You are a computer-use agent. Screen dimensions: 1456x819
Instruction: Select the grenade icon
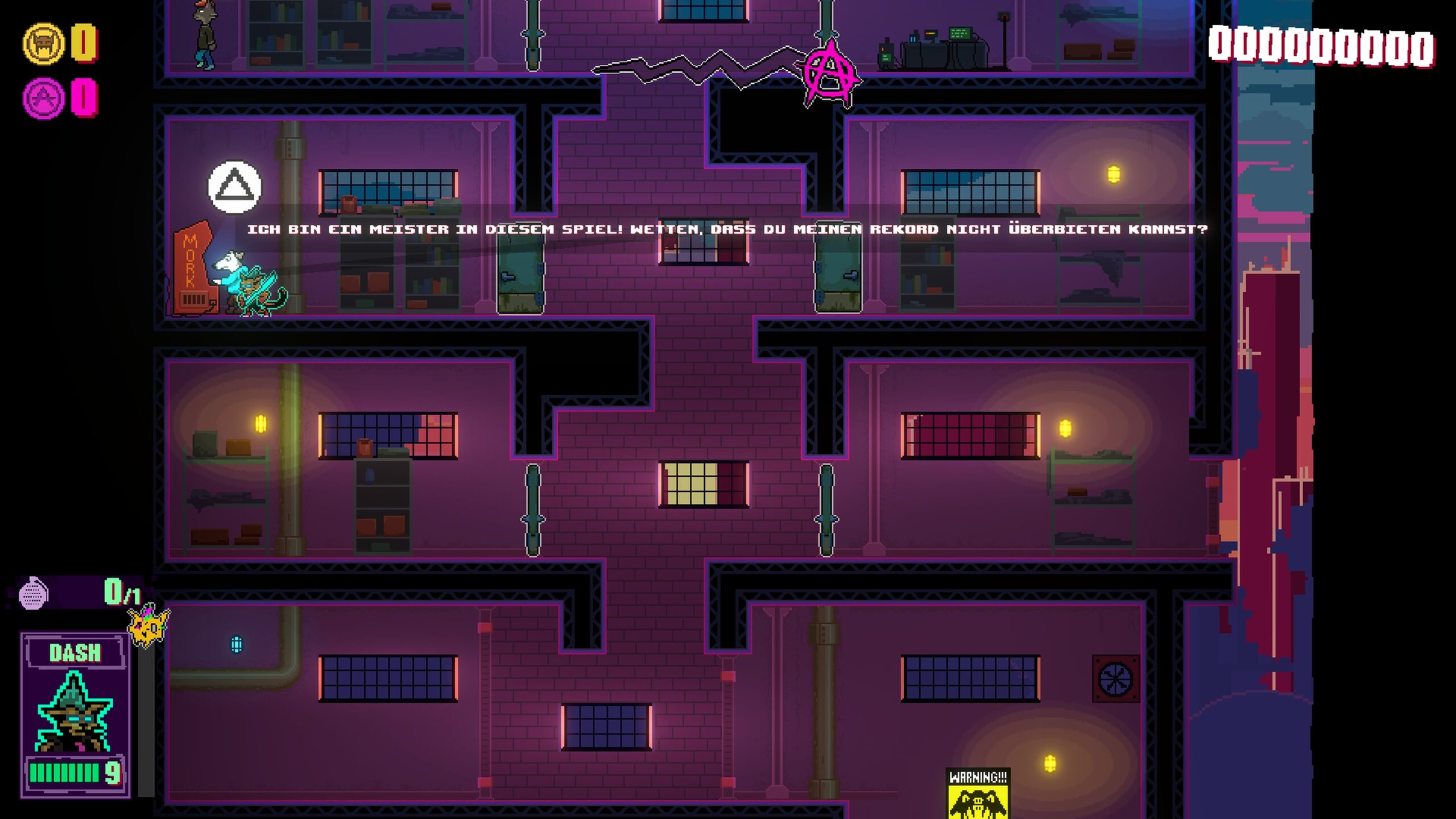click(x=33, y=593)
